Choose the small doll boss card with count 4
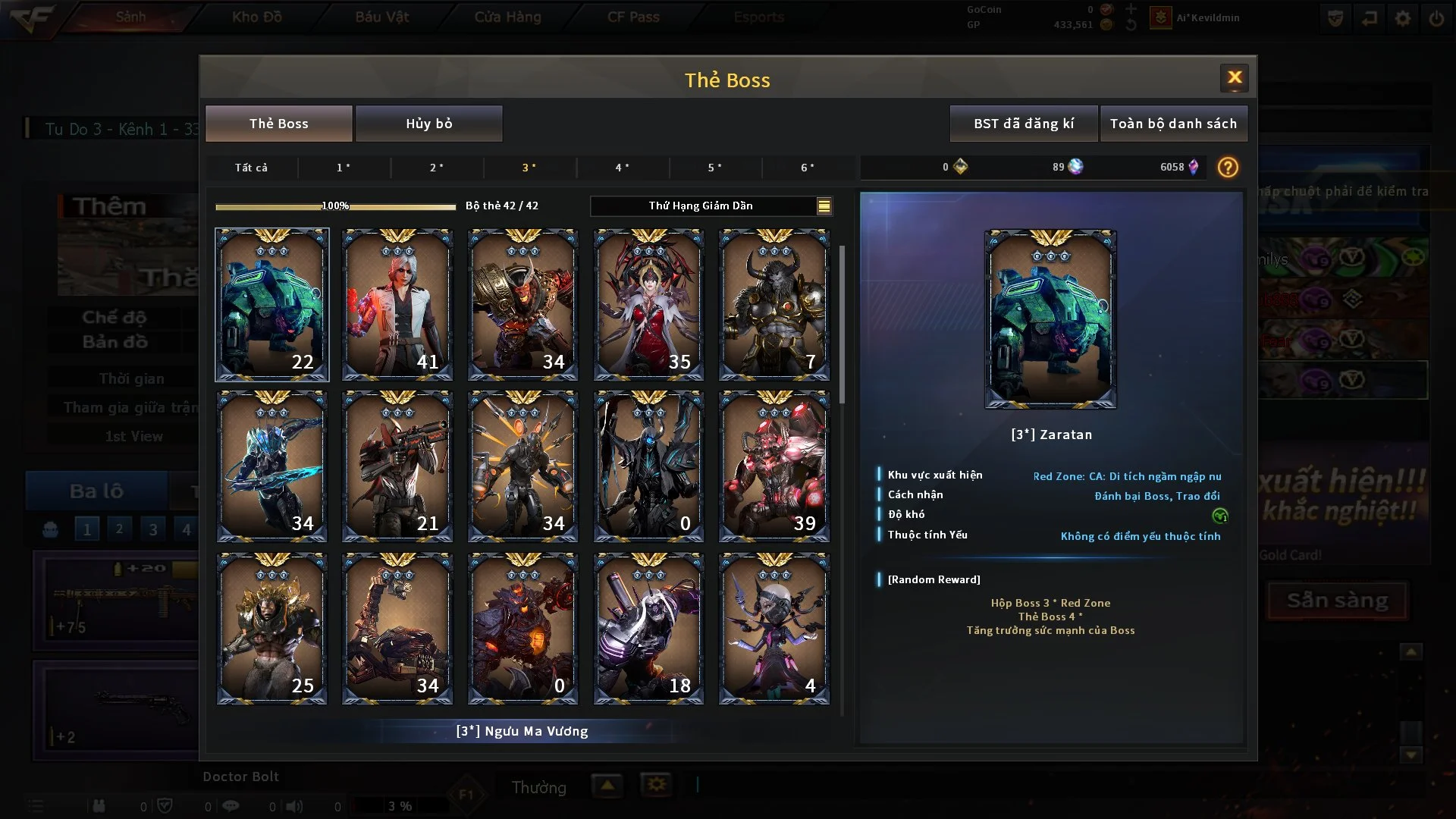Viewport: 1456px width, 819px height. (x=773, y=629)
